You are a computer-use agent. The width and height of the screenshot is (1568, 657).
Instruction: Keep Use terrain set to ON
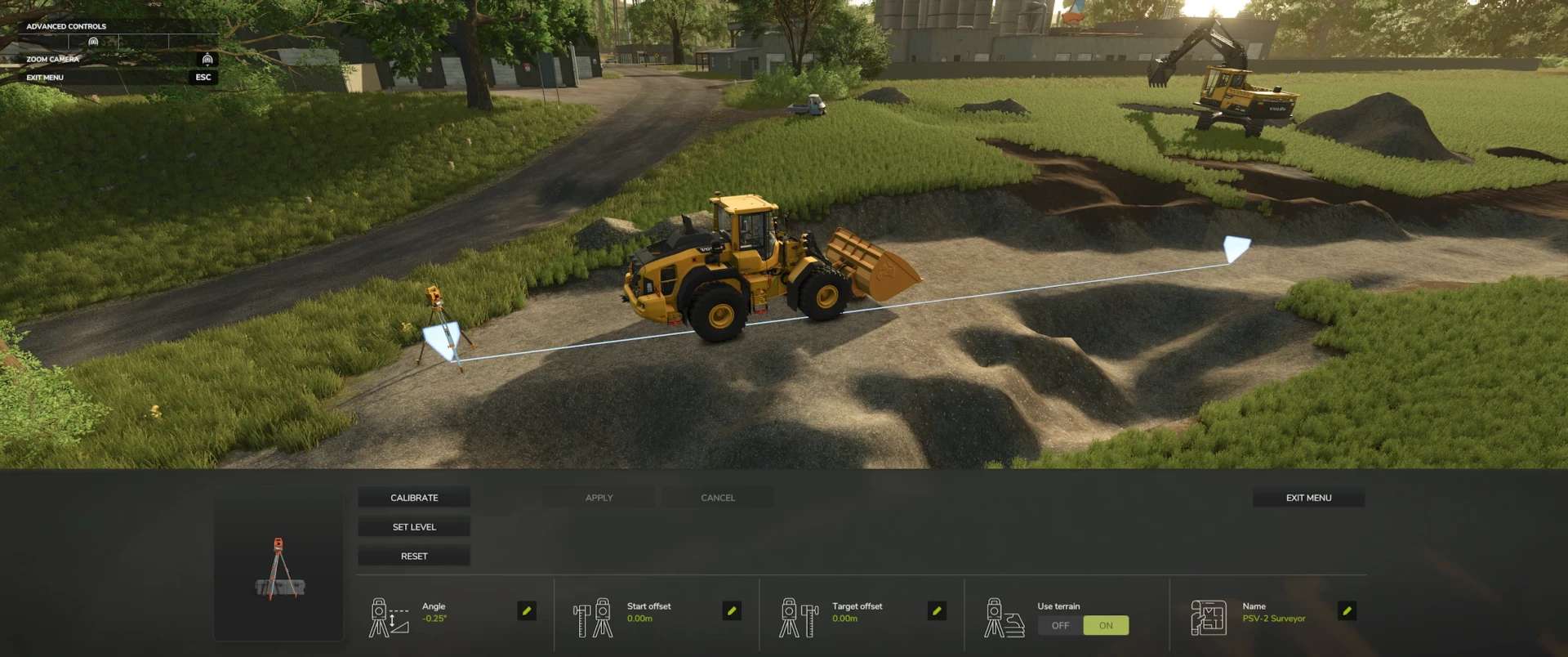point(1107,625)
